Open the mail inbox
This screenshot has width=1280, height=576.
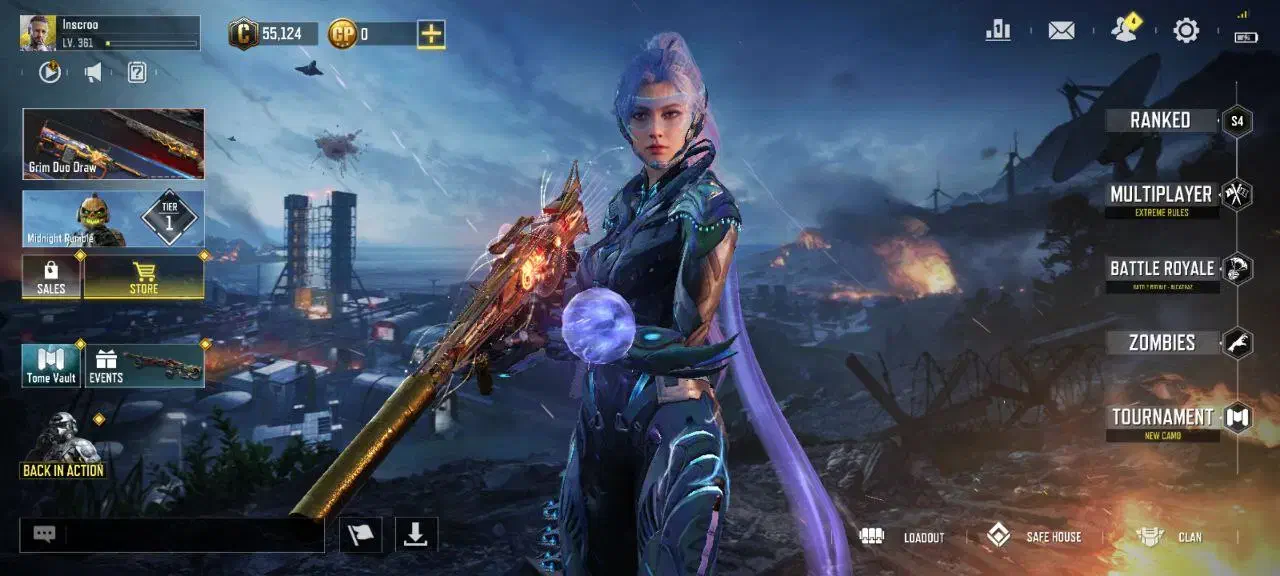point(1061,31)
